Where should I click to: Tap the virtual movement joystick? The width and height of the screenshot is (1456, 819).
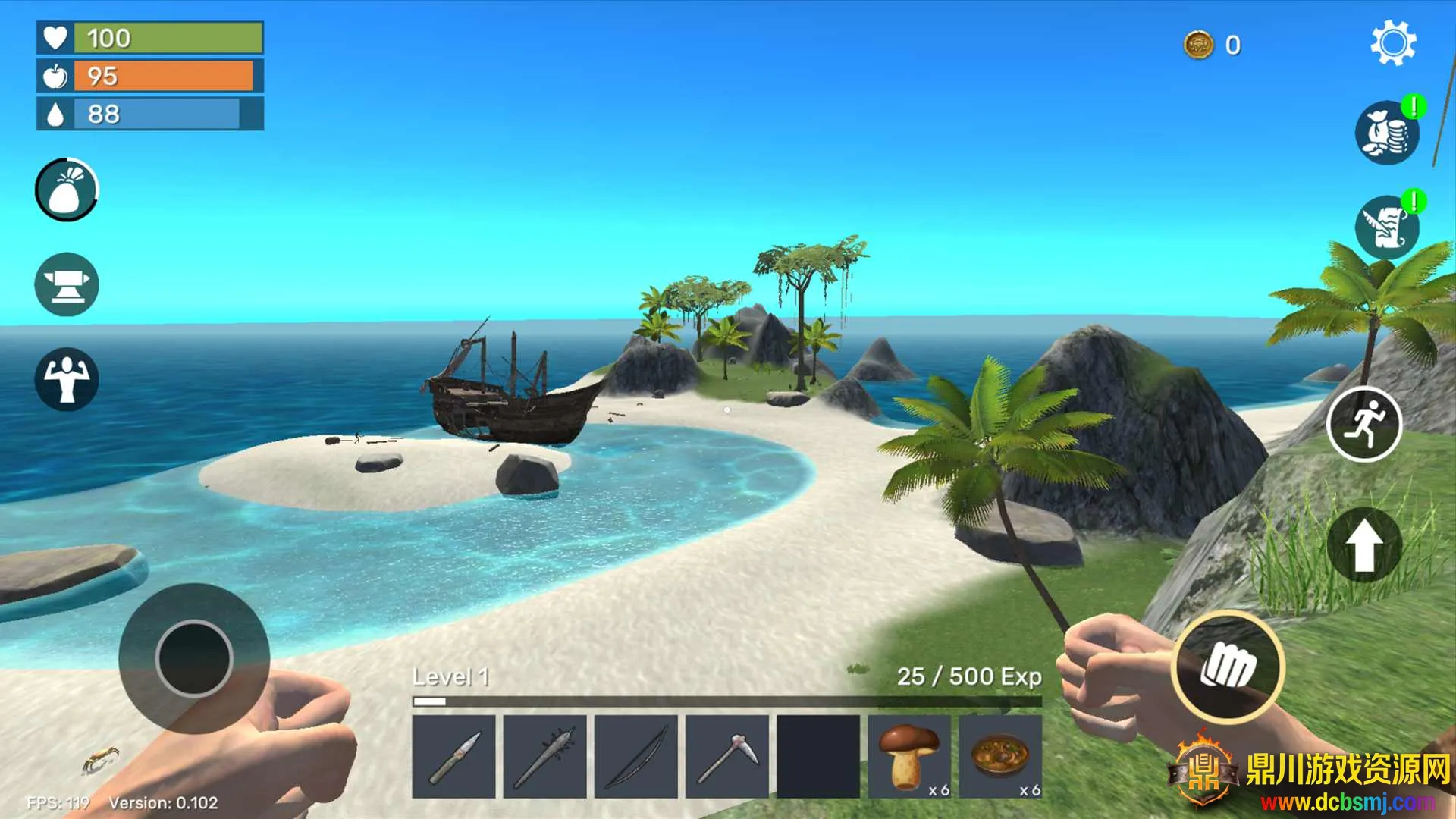[194, 658]
